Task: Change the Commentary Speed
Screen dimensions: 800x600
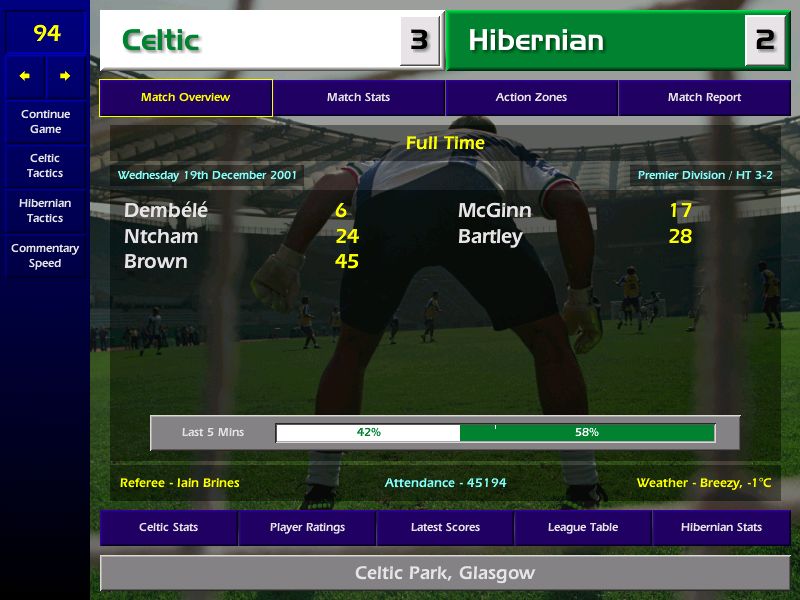Action: pyautogui.click(x=45, y=256)
